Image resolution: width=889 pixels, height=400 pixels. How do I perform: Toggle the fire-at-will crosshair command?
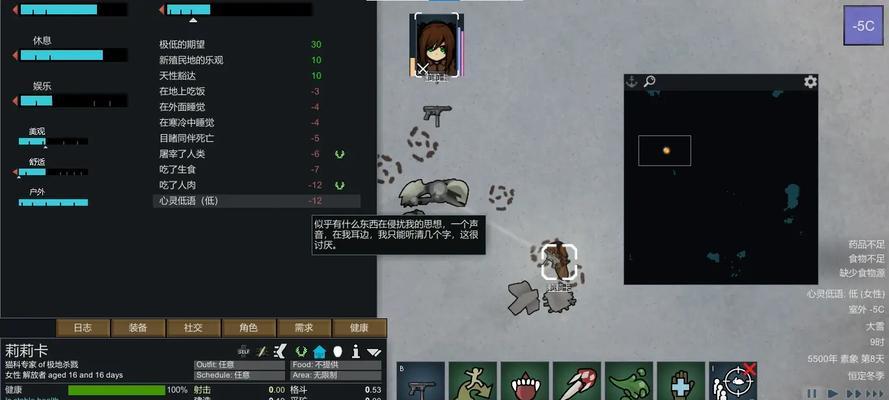(734, 381)
